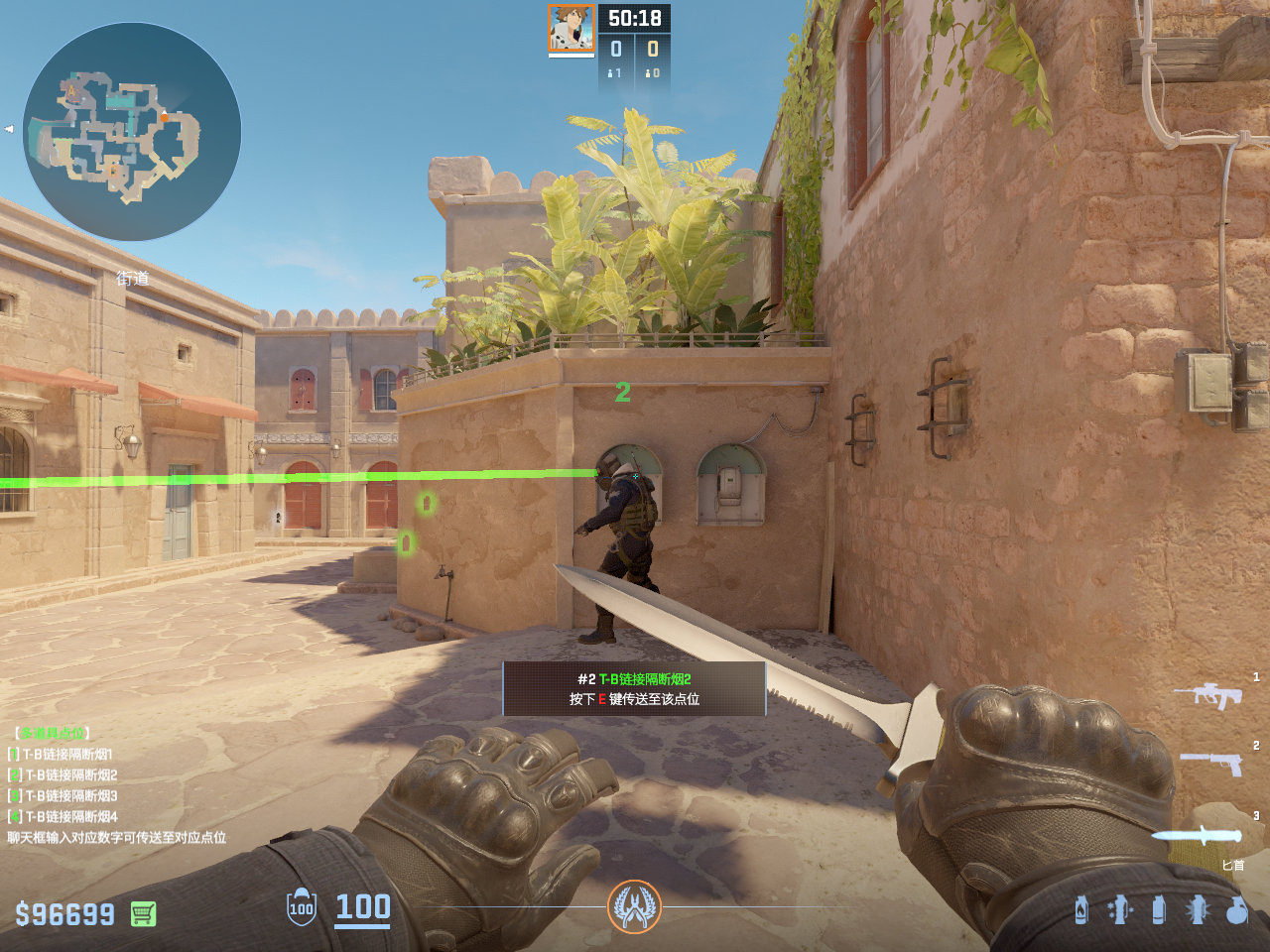Choose the flashbang grenade icon
This screenshot has width=1270, height=952.
pyautogui.click(x=1120, y=909)
